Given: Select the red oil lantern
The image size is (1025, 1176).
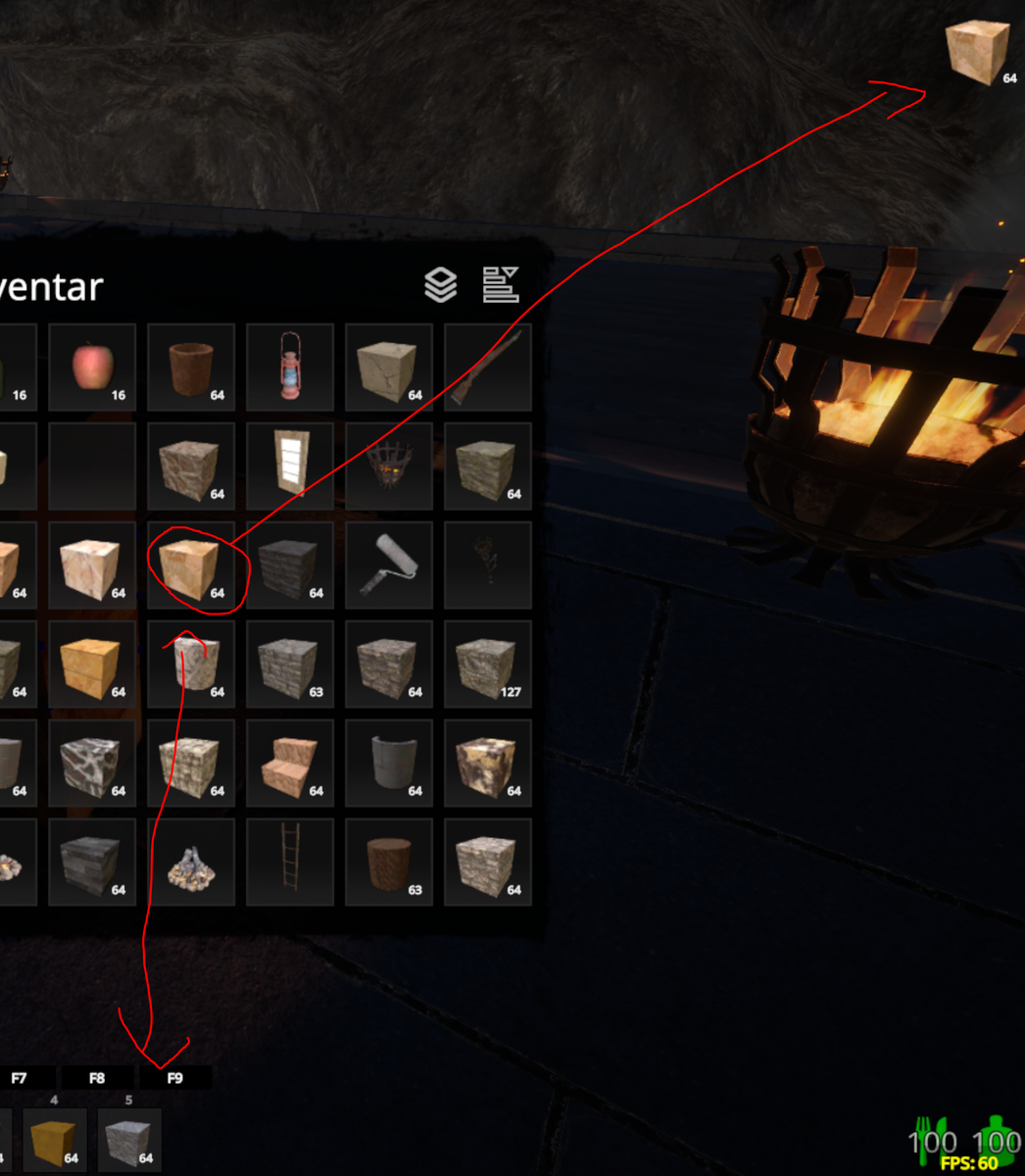Looking at the screenshot, I should point(290,367).
